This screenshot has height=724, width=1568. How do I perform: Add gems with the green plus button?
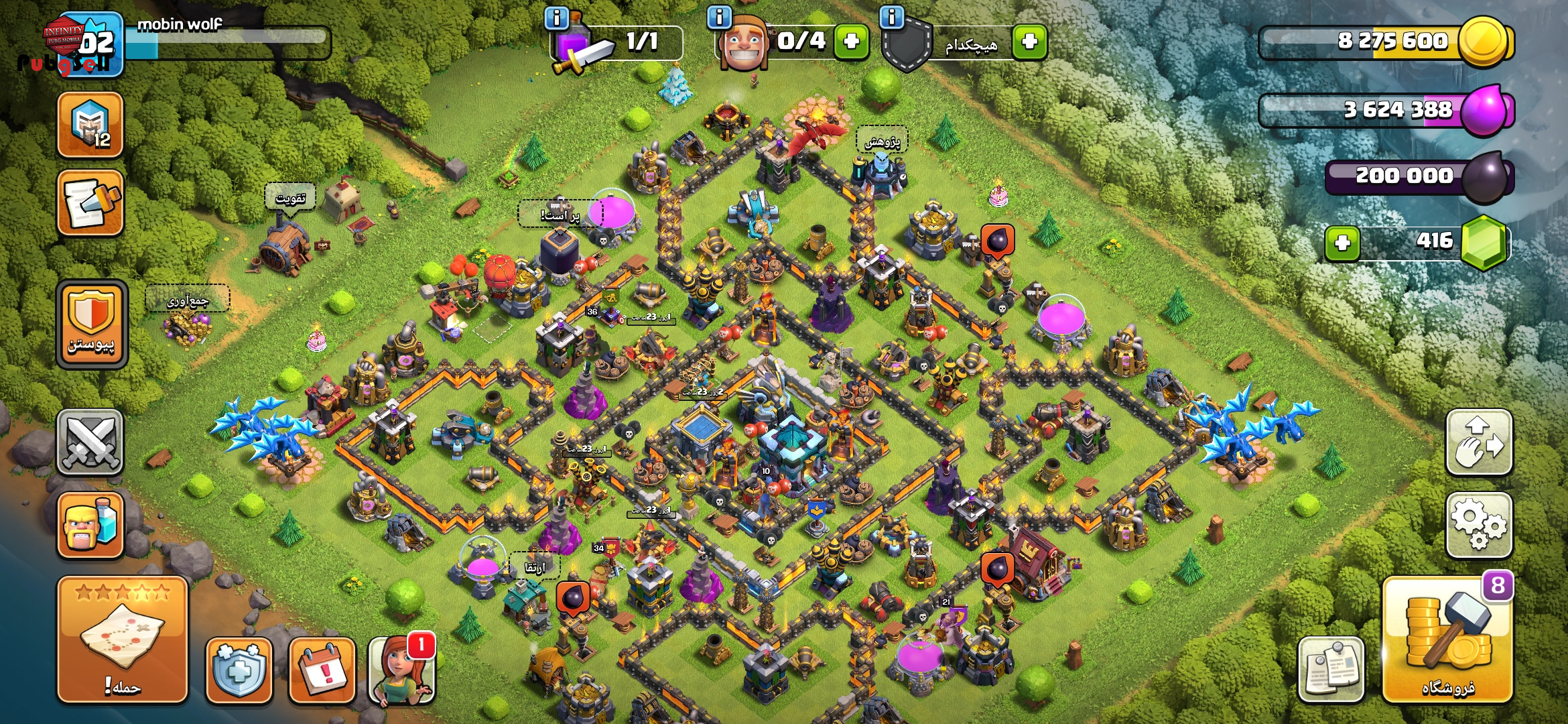pyautogui.click(x=1342, y=243)
